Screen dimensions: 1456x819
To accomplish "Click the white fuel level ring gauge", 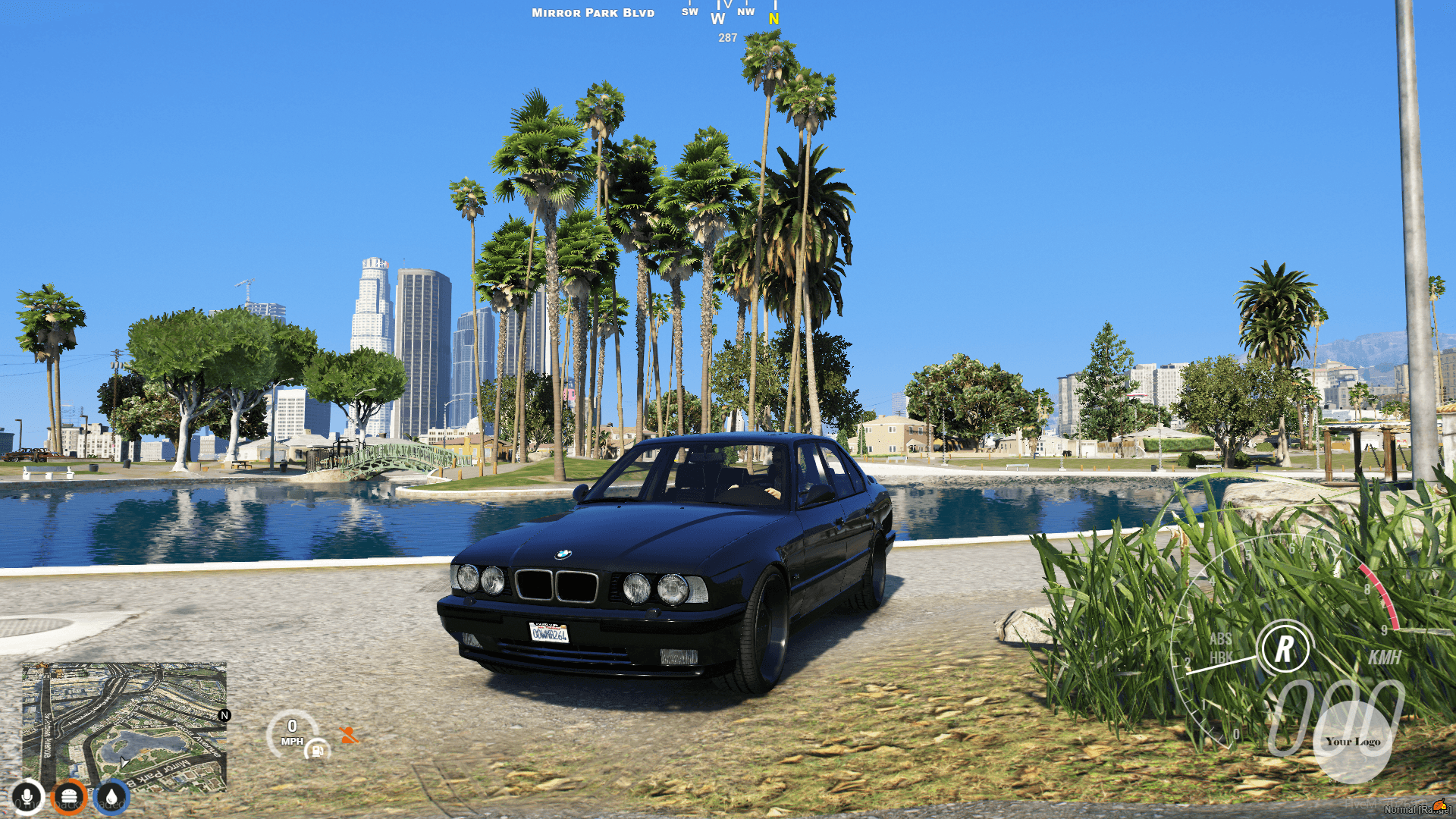I will [x=317, y=747].
